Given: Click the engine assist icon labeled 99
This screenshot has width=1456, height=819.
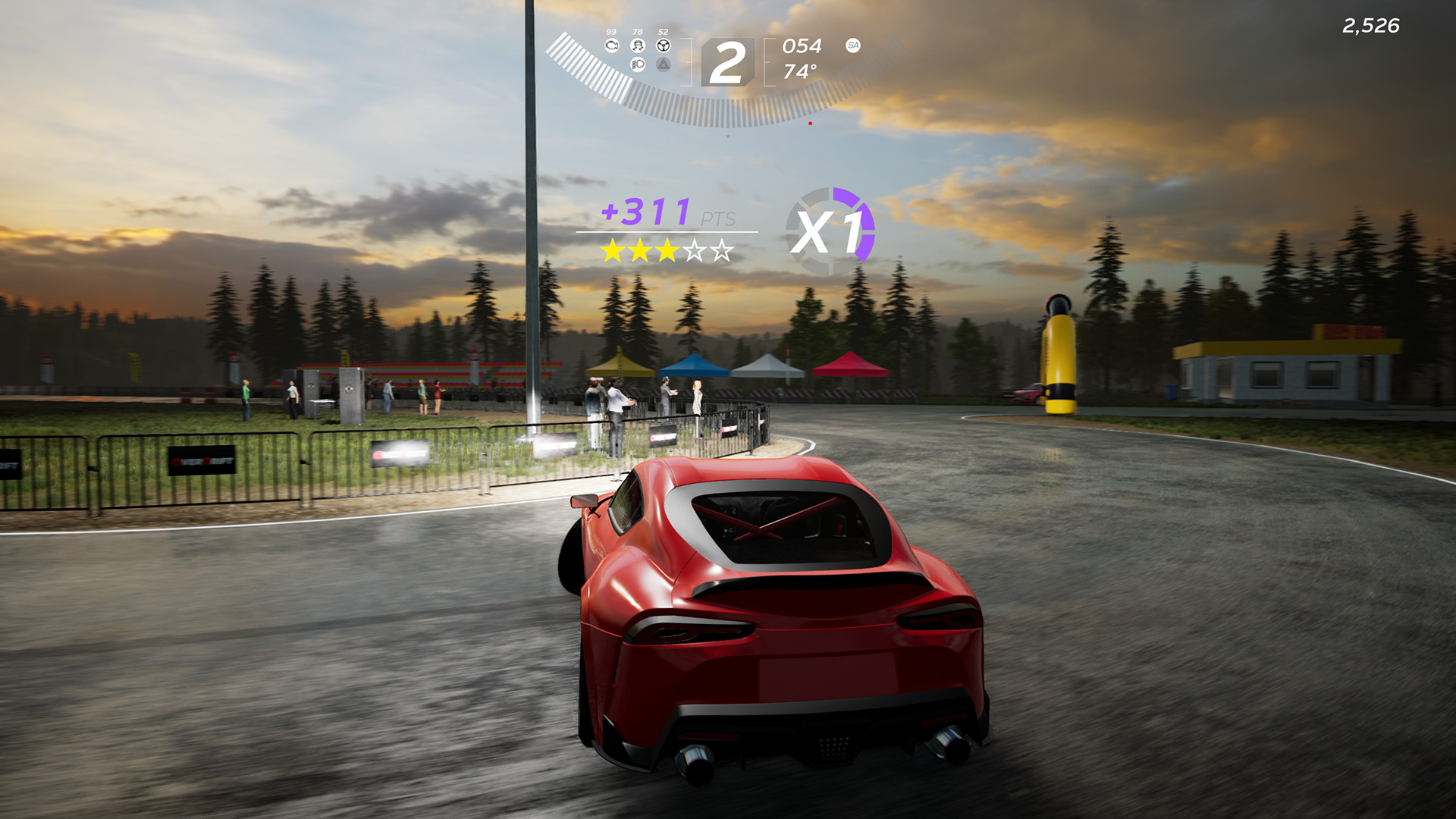Looking at the screenshot, I should pos(612,46).
